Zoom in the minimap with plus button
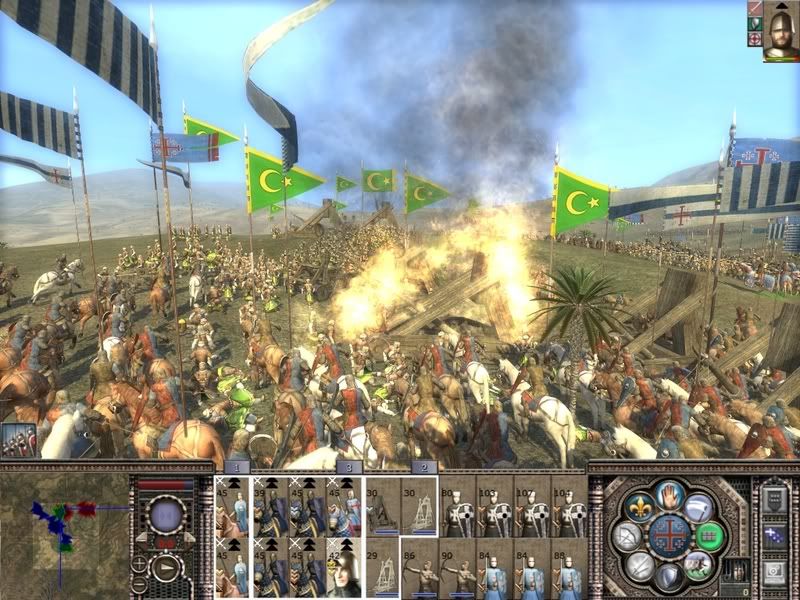The height and width of the screenshot is (600, 800). click(x=139, y=562)
